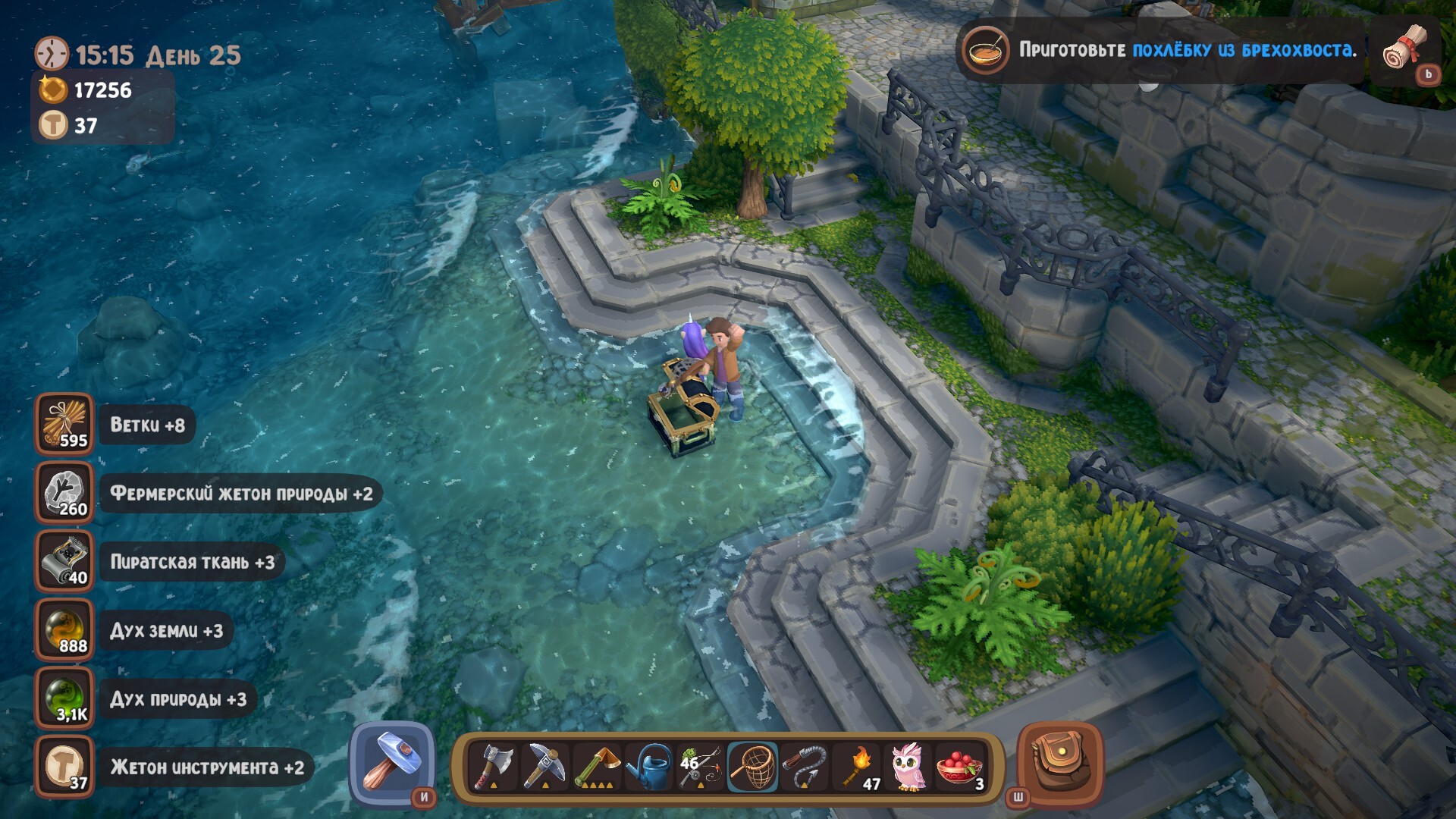Select the fishing rod slot
This screenshot has height=819, width=1456.
point(701,767)
